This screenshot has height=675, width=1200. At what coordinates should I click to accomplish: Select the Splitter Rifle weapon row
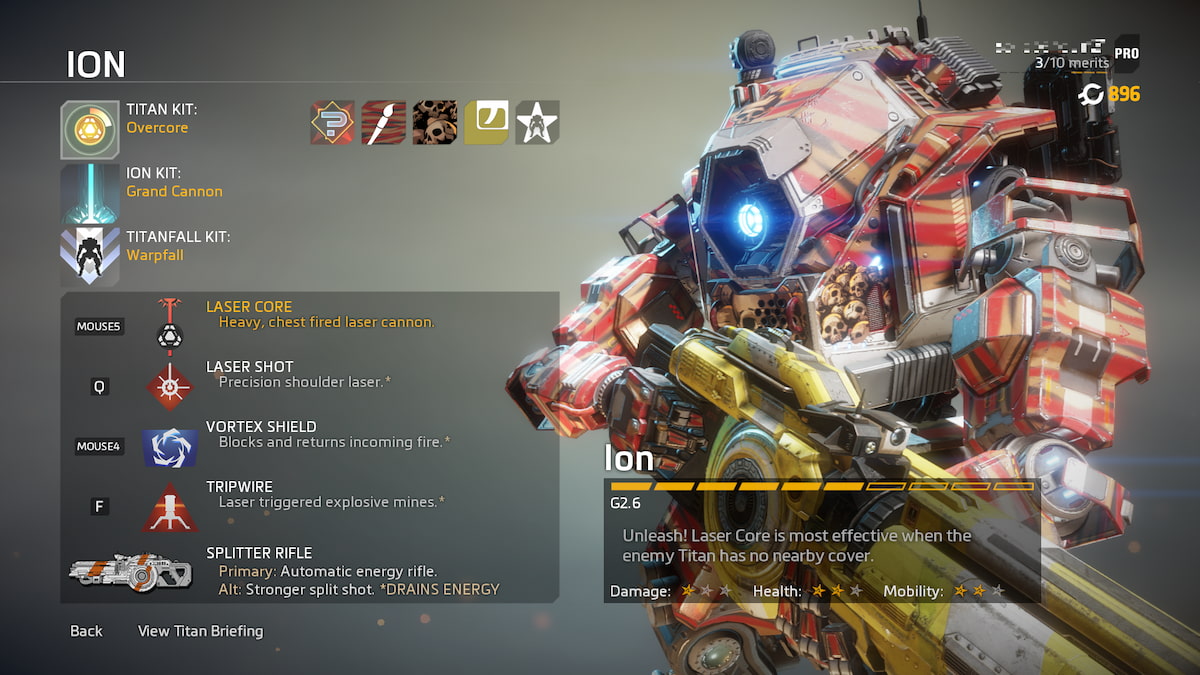(310, 571)
